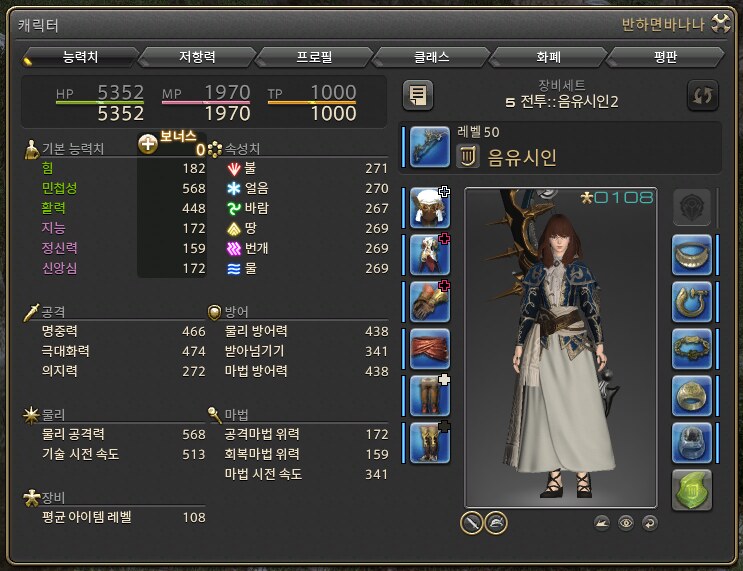Pick the boots equipment slot
Image resolution: width=743 pixels, height=571 pixels.
click(429, 443)
